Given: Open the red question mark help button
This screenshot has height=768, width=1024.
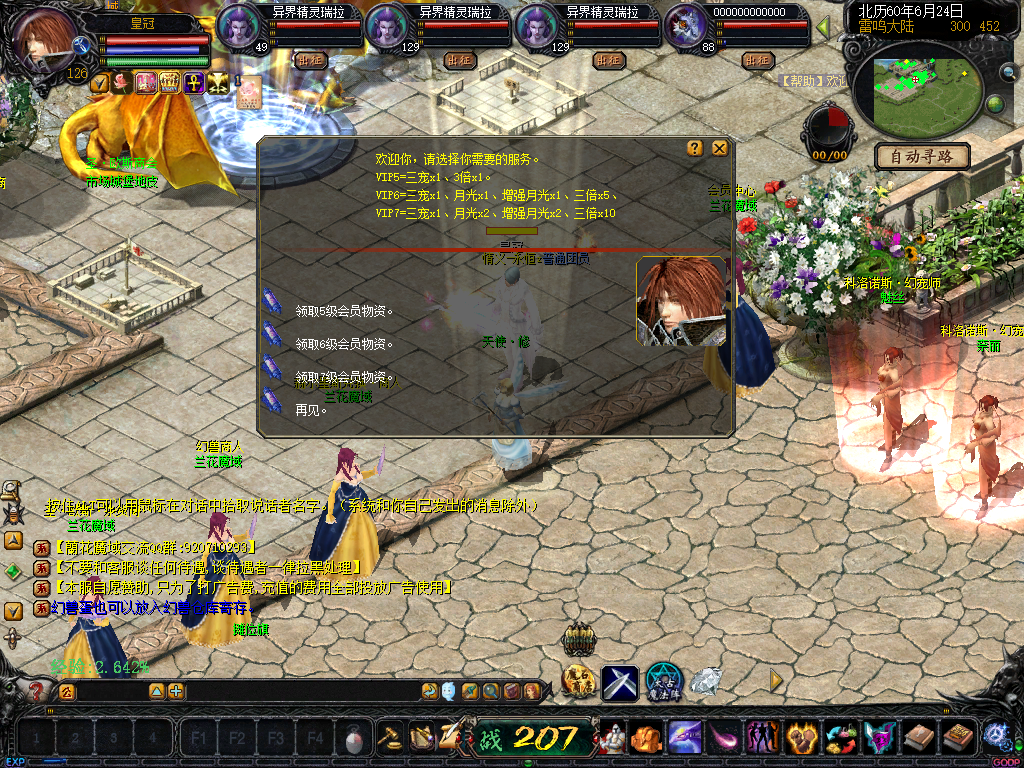Looking at the screenshot, I should (37, 691).
